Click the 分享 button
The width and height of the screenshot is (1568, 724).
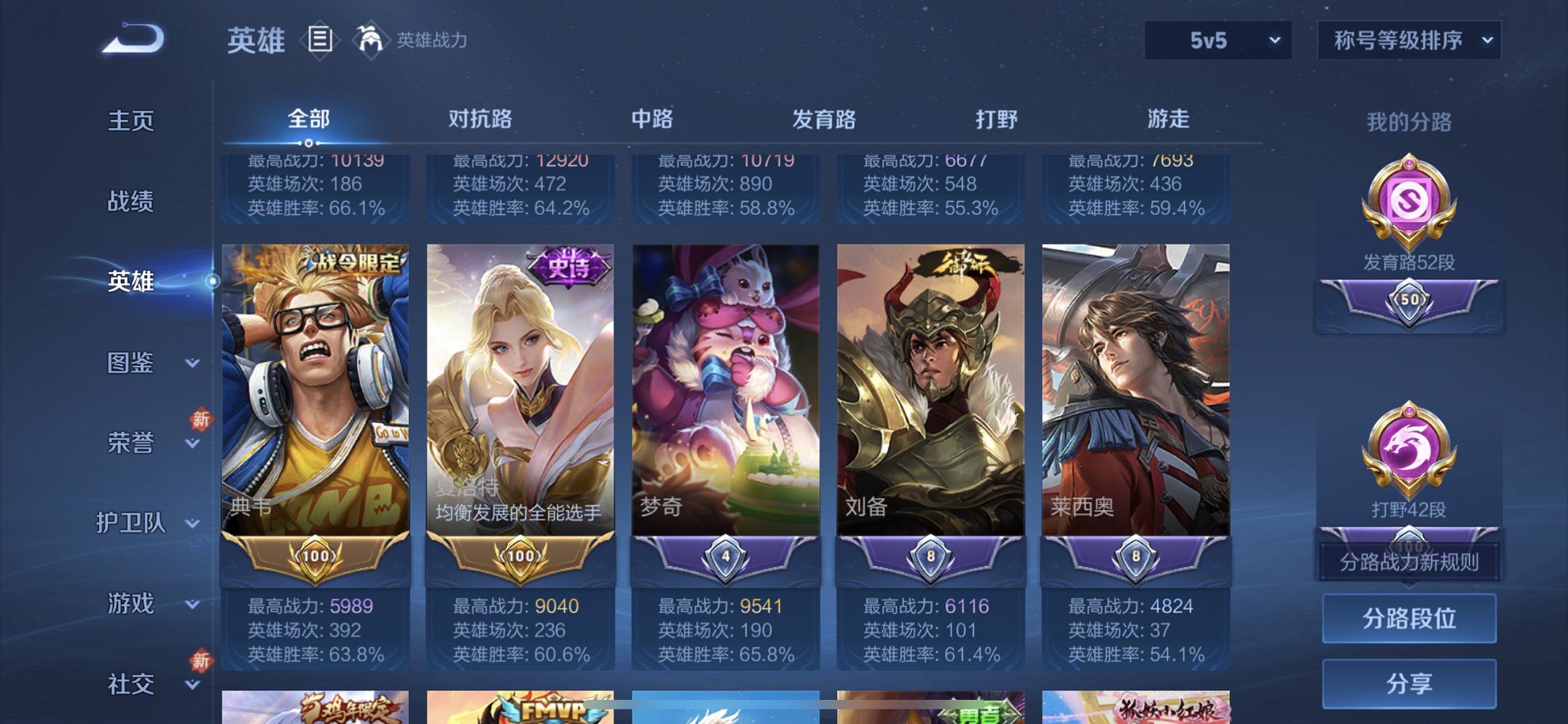pyautogui.click(x=1408, y=682)
